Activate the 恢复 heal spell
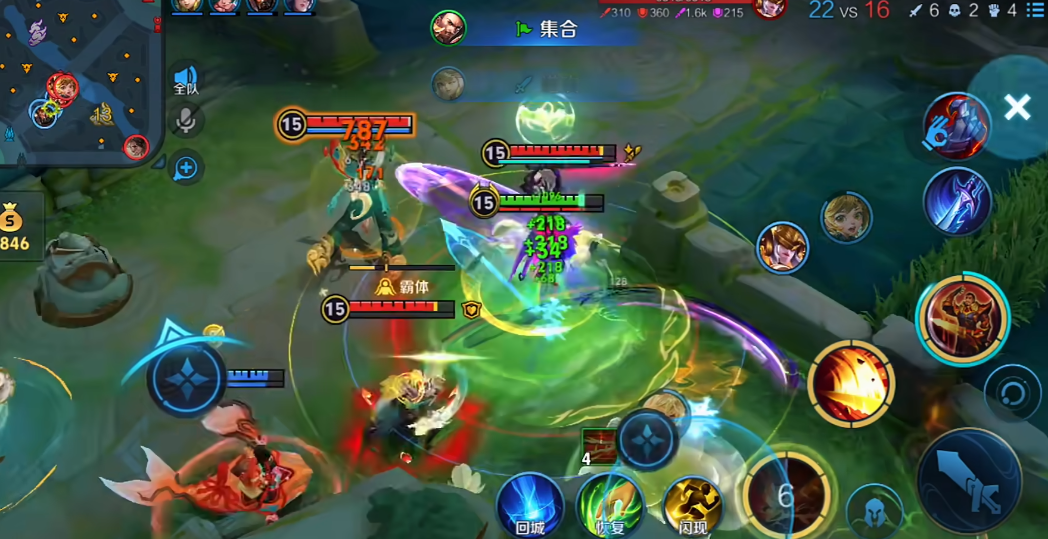The height and width of the screenshot is (539, 1048). point(610,505)
